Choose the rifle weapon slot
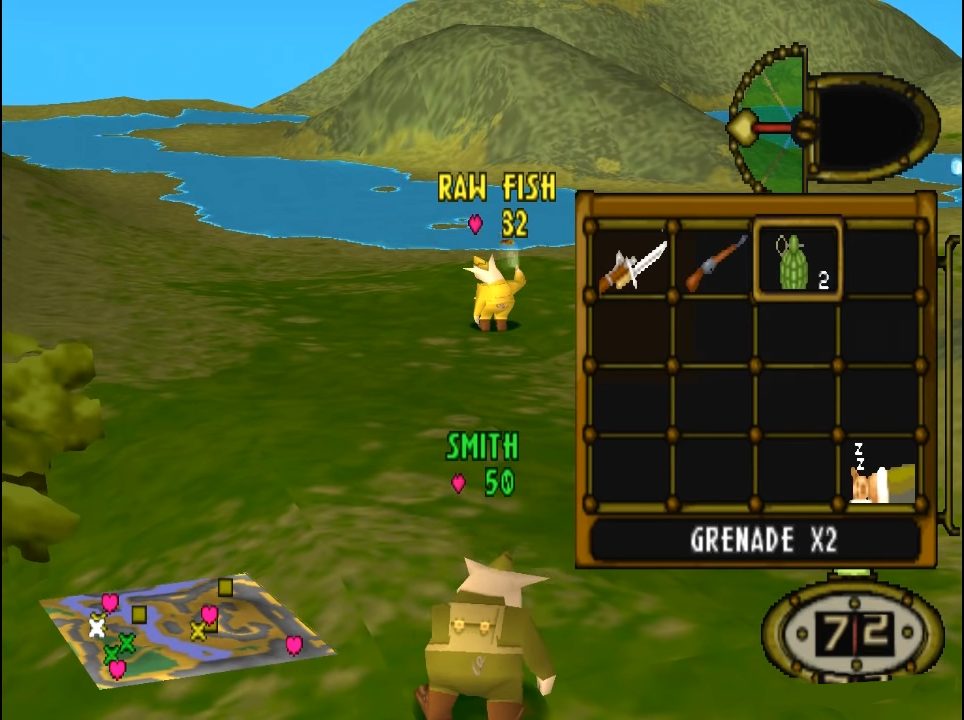Viewport: 964px width, 720px height. (714, 262)
